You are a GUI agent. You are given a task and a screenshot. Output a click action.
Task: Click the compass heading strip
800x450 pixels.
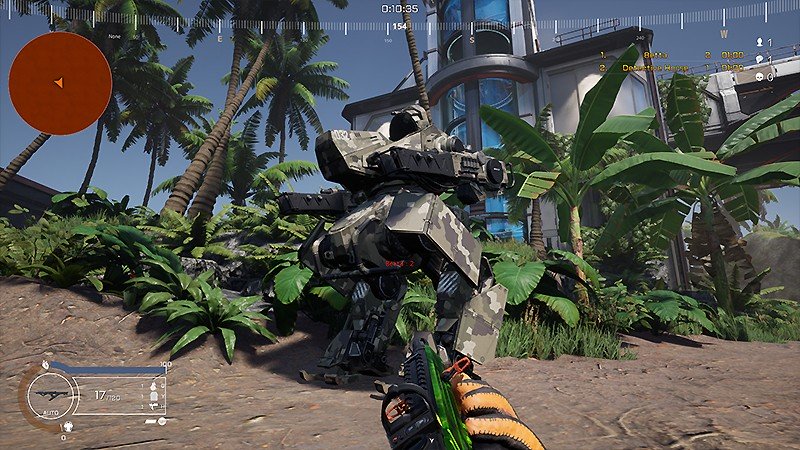(x=400, y=25)
